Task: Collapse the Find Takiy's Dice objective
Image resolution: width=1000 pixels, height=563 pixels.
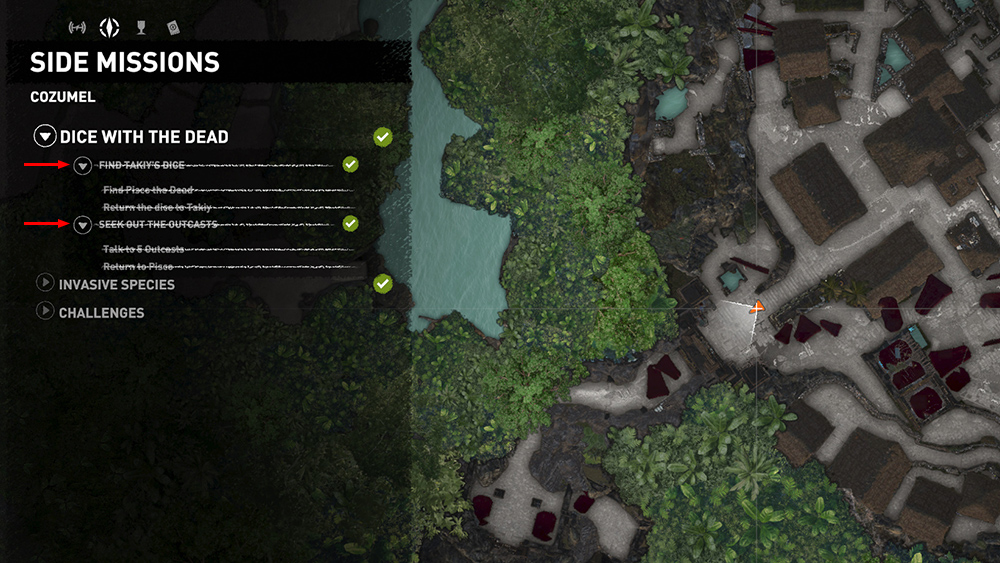Action: point(83,165)
